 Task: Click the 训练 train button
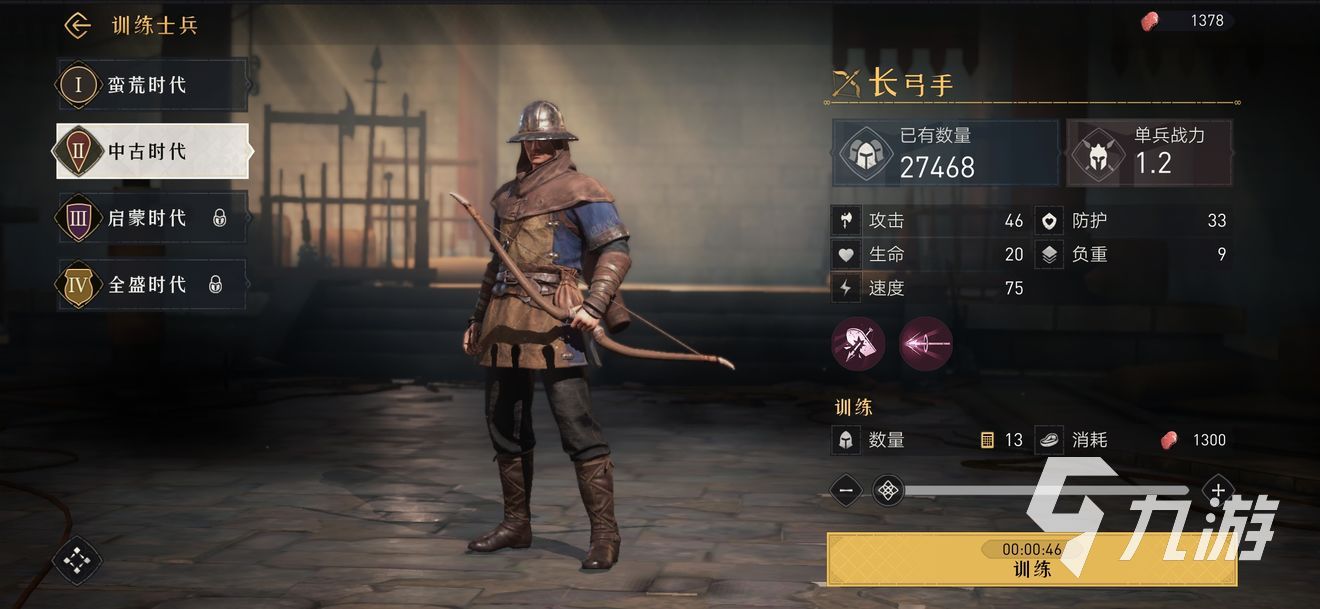pos(1030,560)
